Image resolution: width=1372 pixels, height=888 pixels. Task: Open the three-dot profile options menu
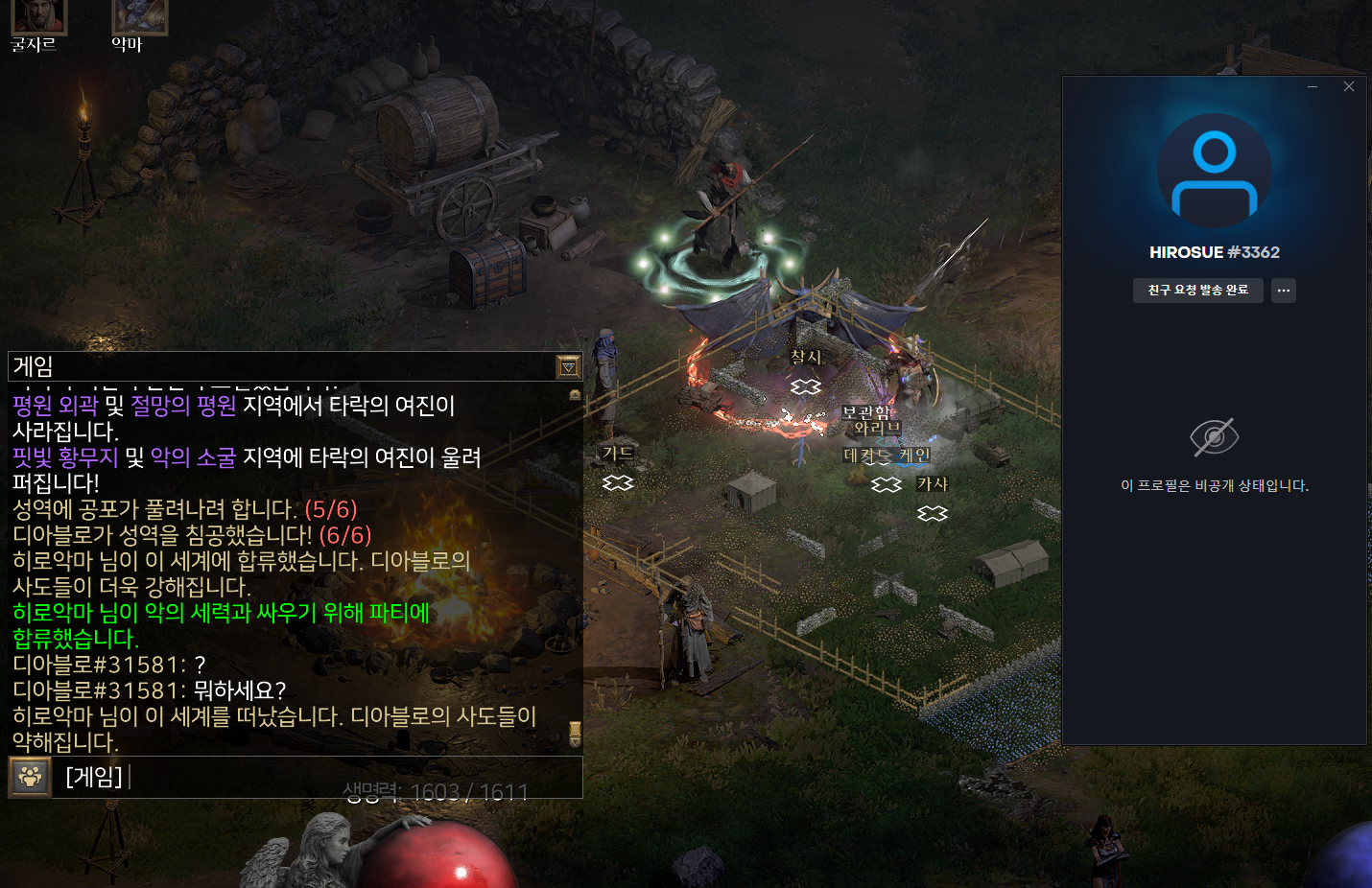tap(1284, 291)
